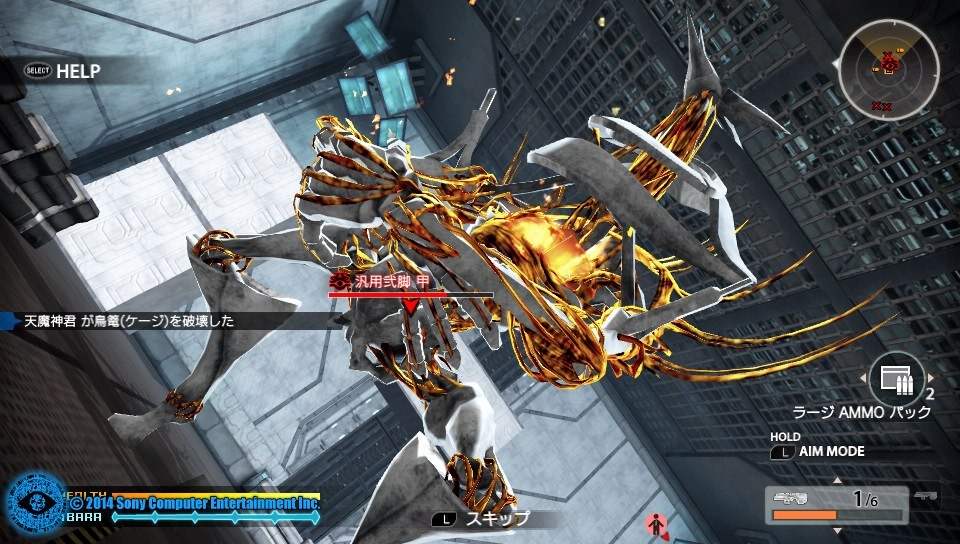Select the equipped gun weapon panel
Viewport: 960px width, 544px height.
837,505
